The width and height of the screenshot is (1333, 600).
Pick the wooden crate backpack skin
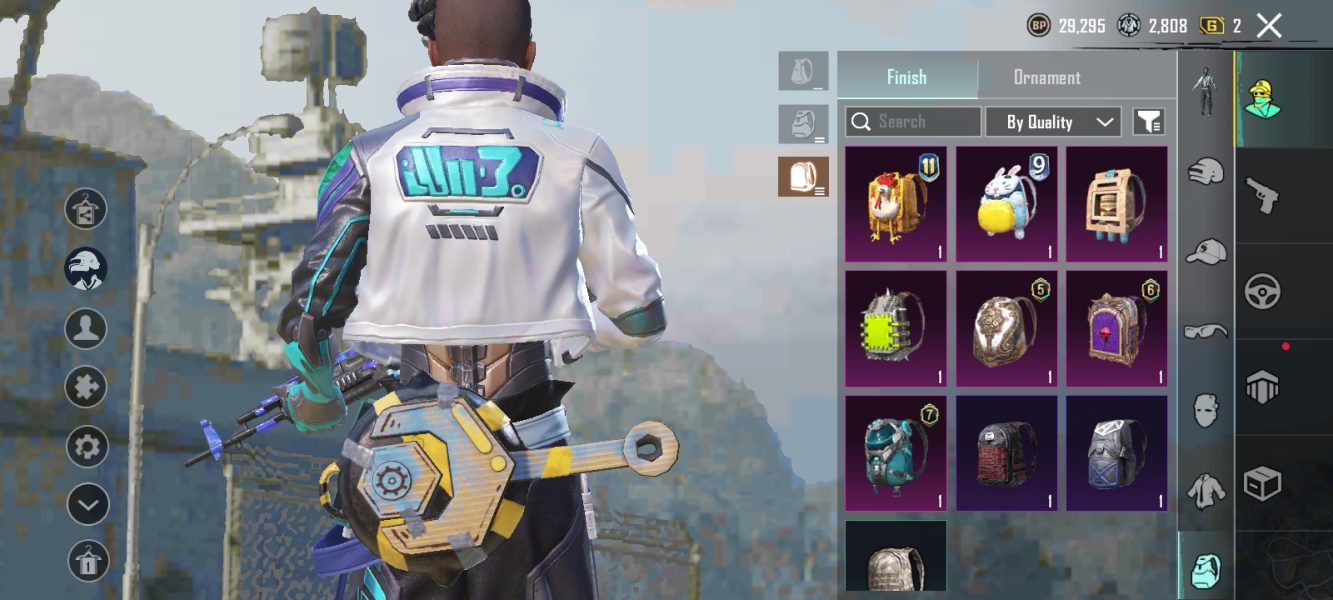click(1116, 205)
